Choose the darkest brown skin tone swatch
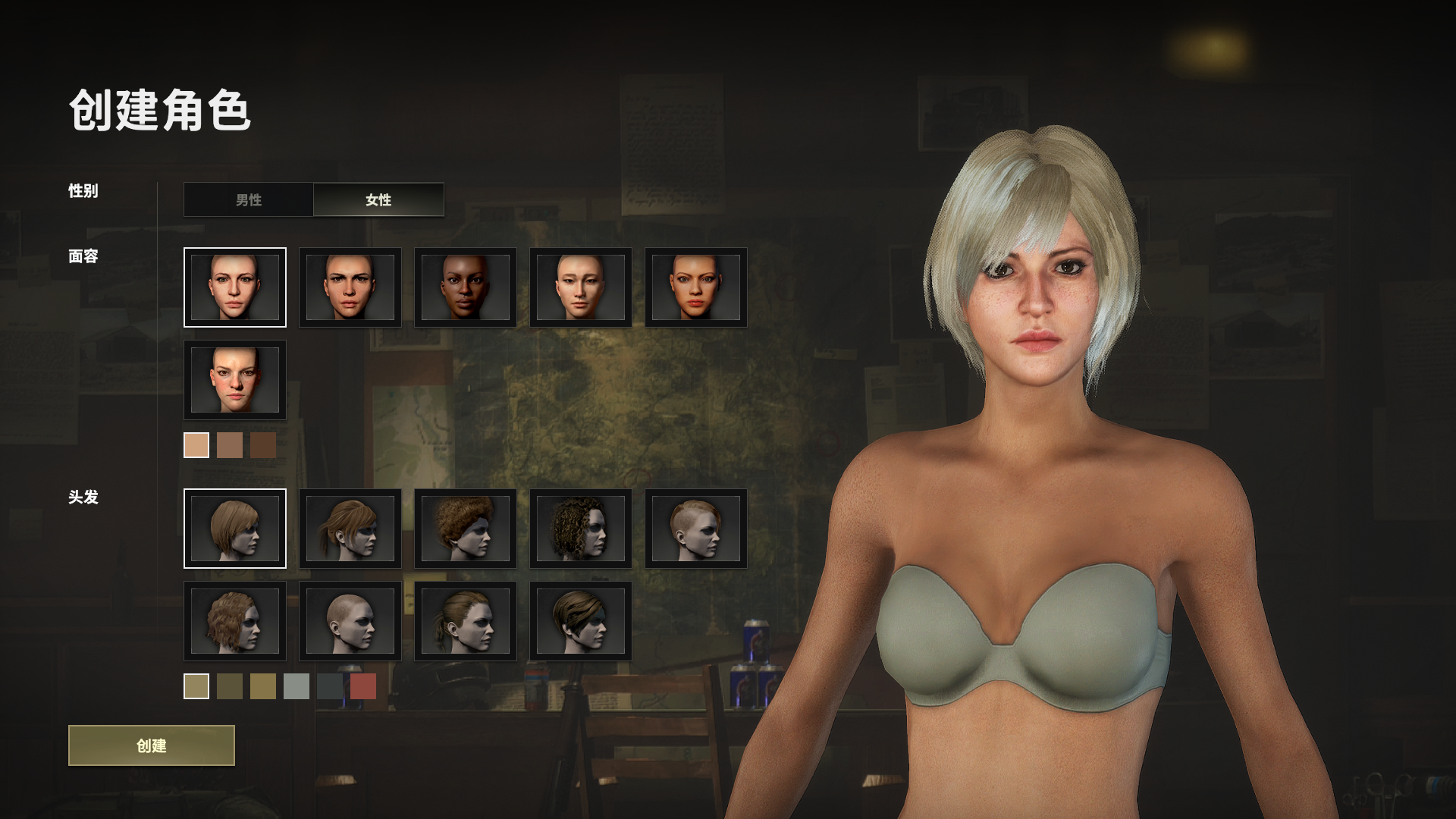Viewport: 1456px width, 819px height. (x=263, y=445)
